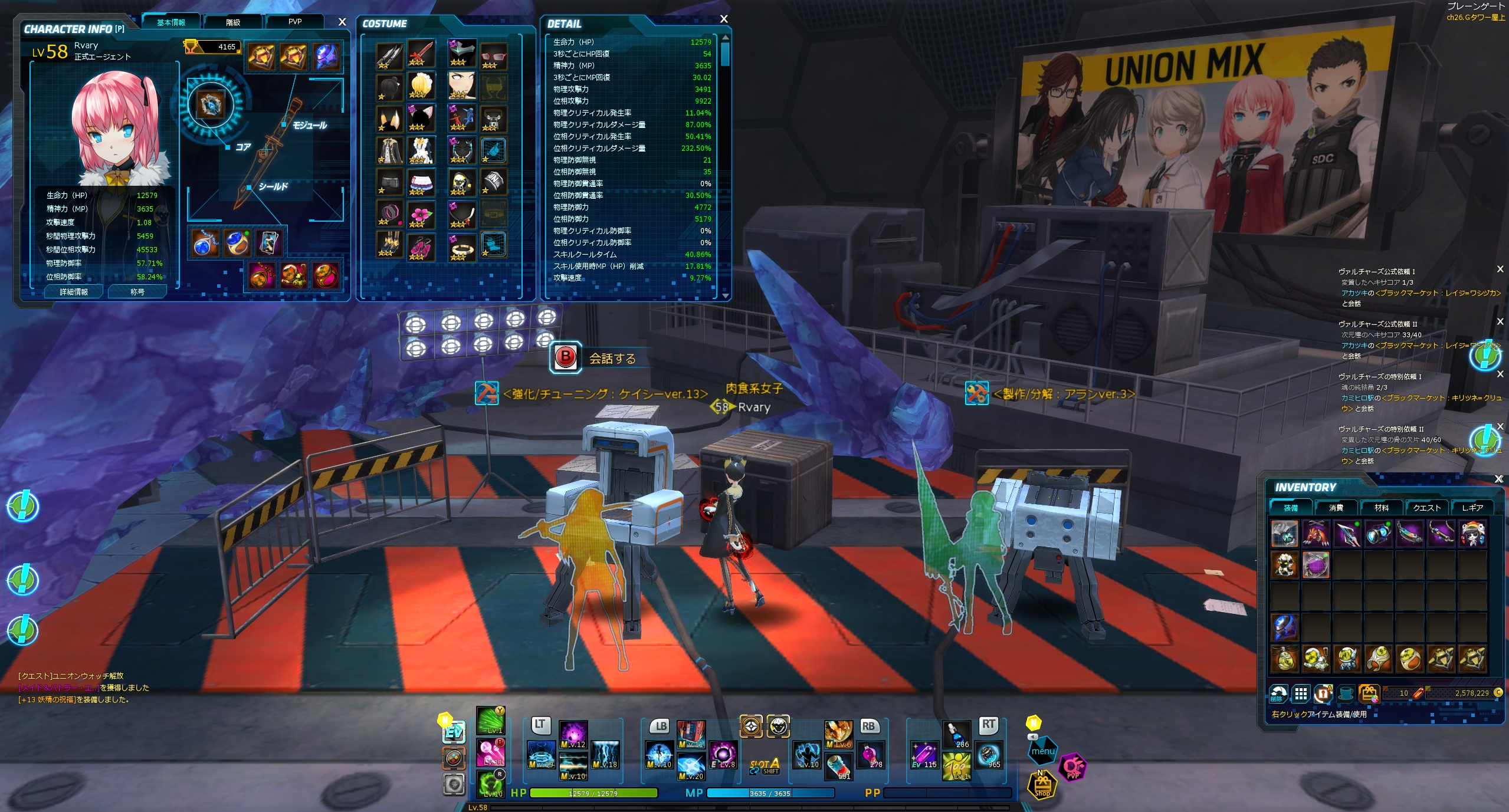Select the red glasses costume slot
This screenshot has width=1509, height=812.
pos(493,55)
